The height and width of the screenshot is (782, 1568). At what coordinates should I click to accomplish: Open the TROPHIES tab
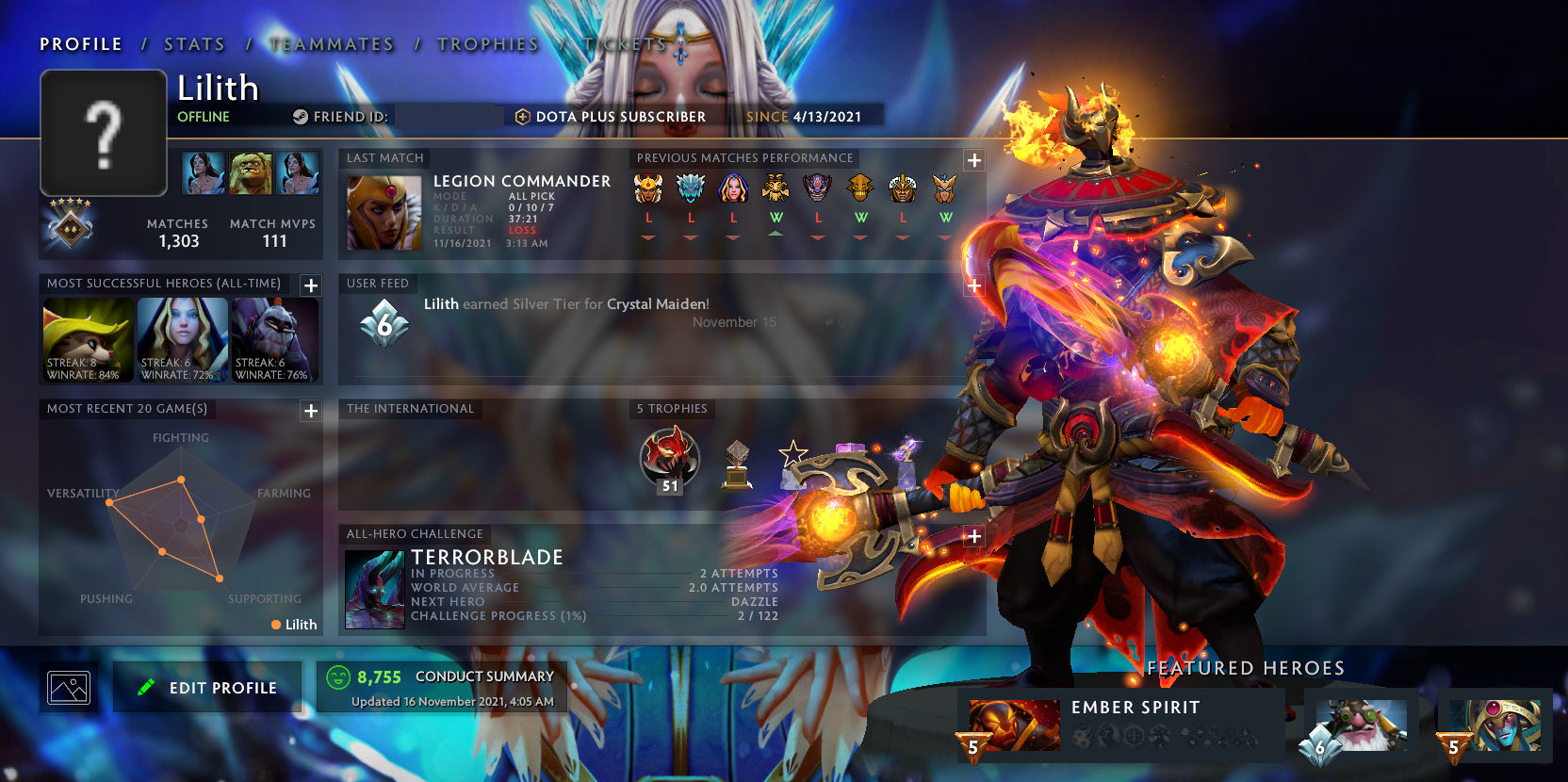point(489,43)
